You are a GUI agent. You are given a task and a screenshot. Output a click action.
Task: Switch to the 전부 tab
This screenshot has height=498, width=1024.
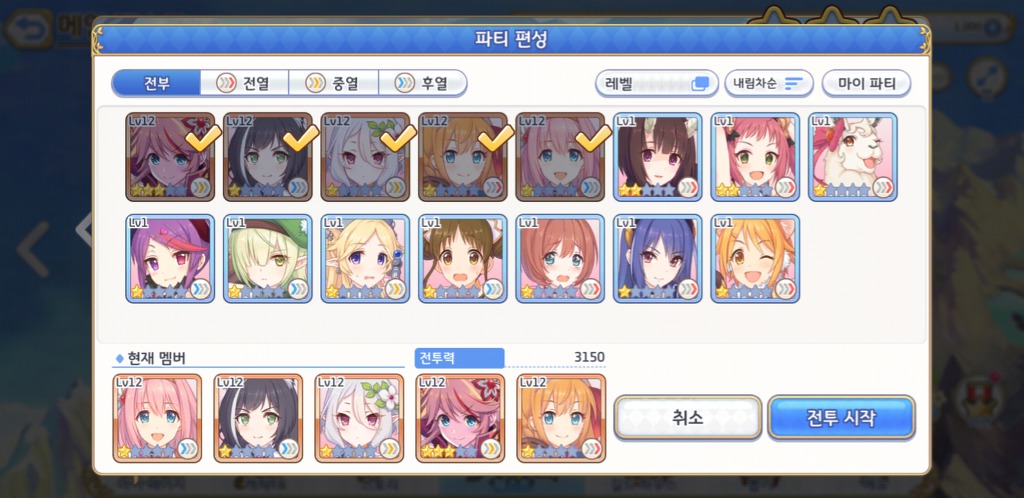[156, 83]
